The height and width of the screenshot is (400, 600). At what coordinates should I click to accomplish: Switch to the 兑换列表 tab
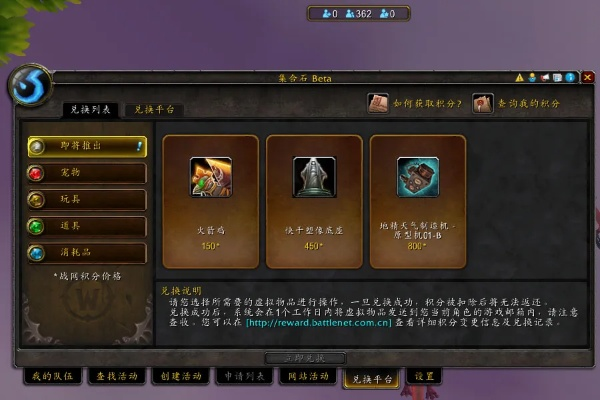click(91, 110)
